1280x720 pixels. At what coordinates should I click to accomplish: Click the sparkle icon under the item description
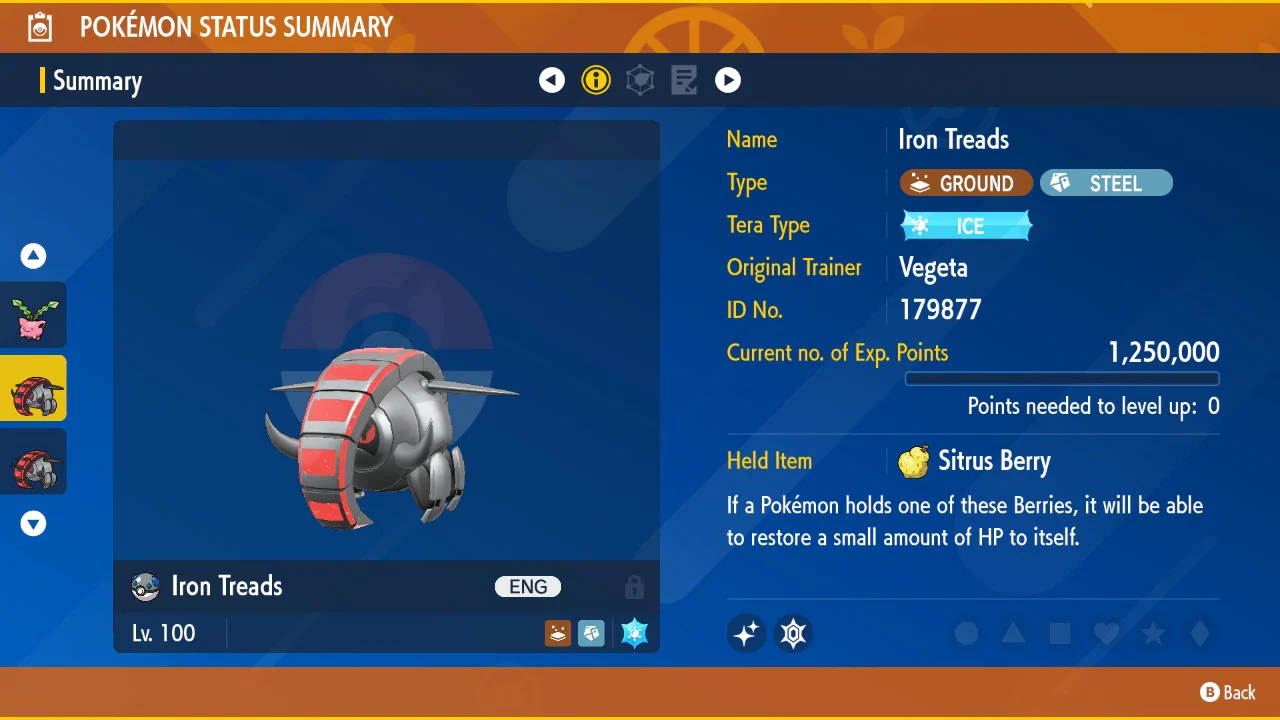746,633
